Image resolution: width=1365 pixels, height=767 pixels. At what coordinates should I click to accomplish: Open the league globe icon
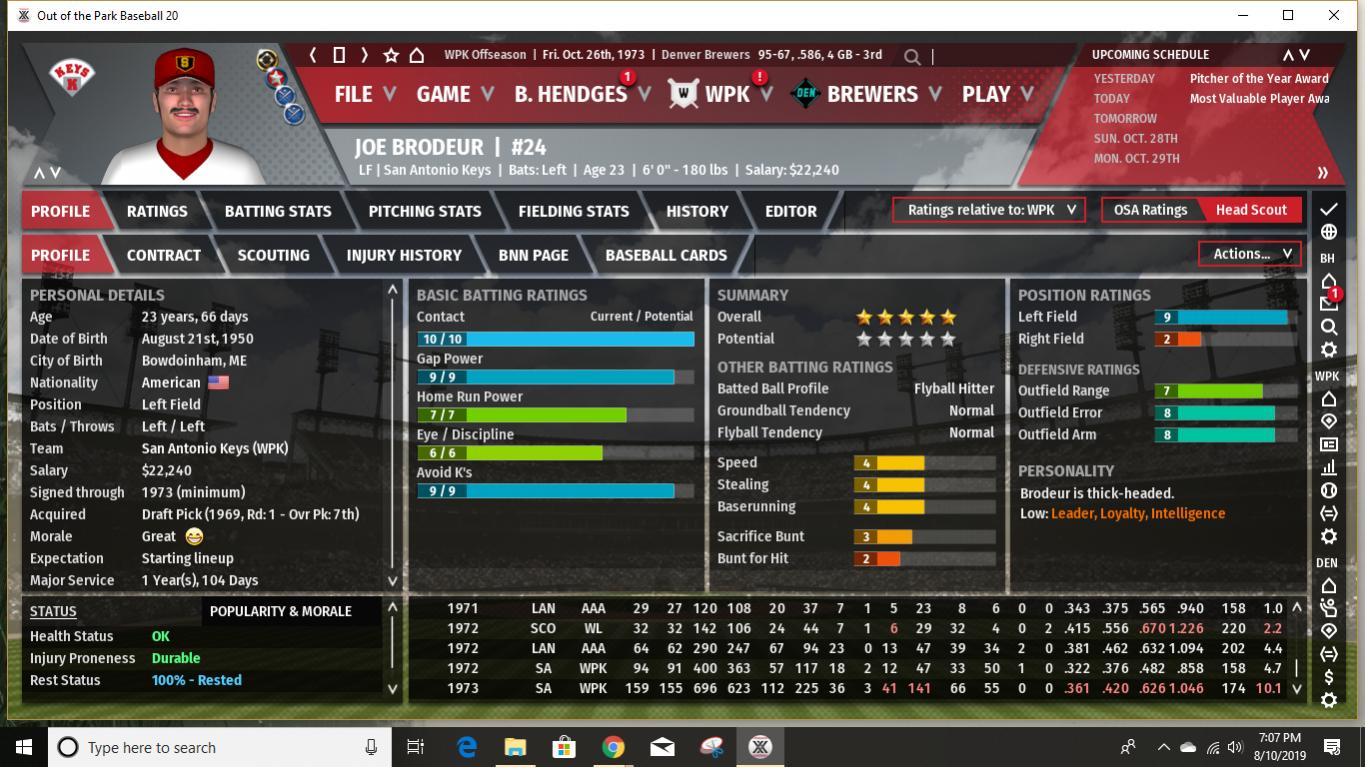click(1329, 231)
